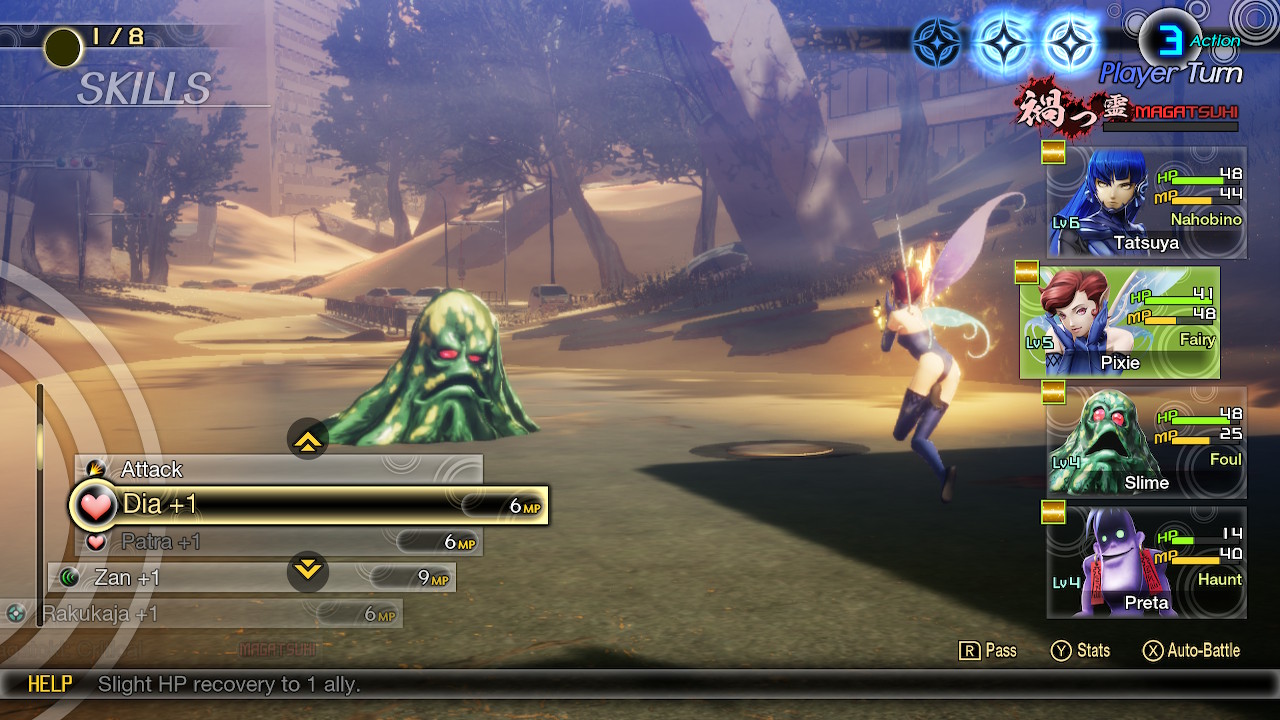Select Tatsuya the Nahobino party card
This screenshot has height=720, width=1280.
1146,203
